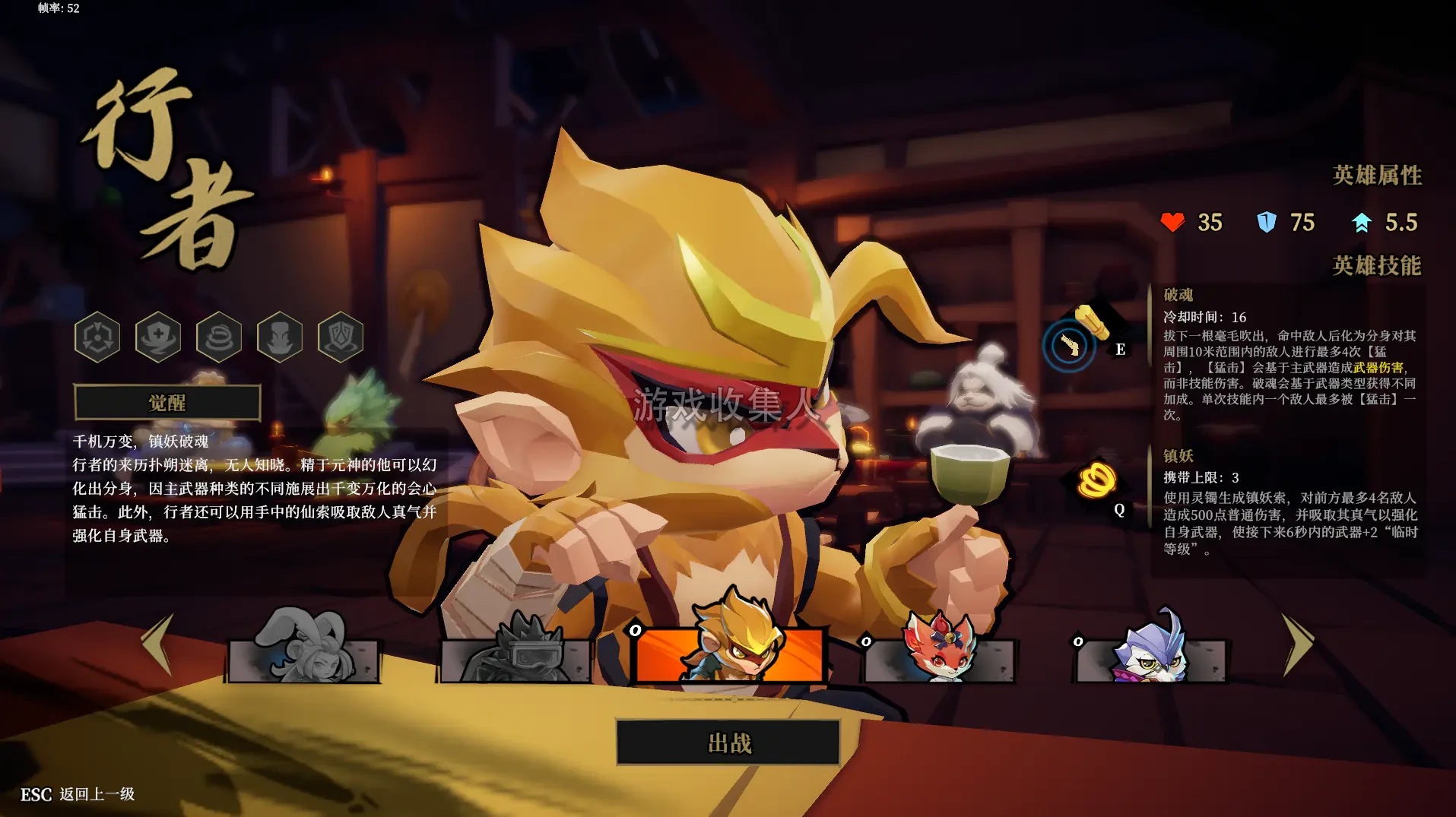Click the red heart health stat icon

1172,223
